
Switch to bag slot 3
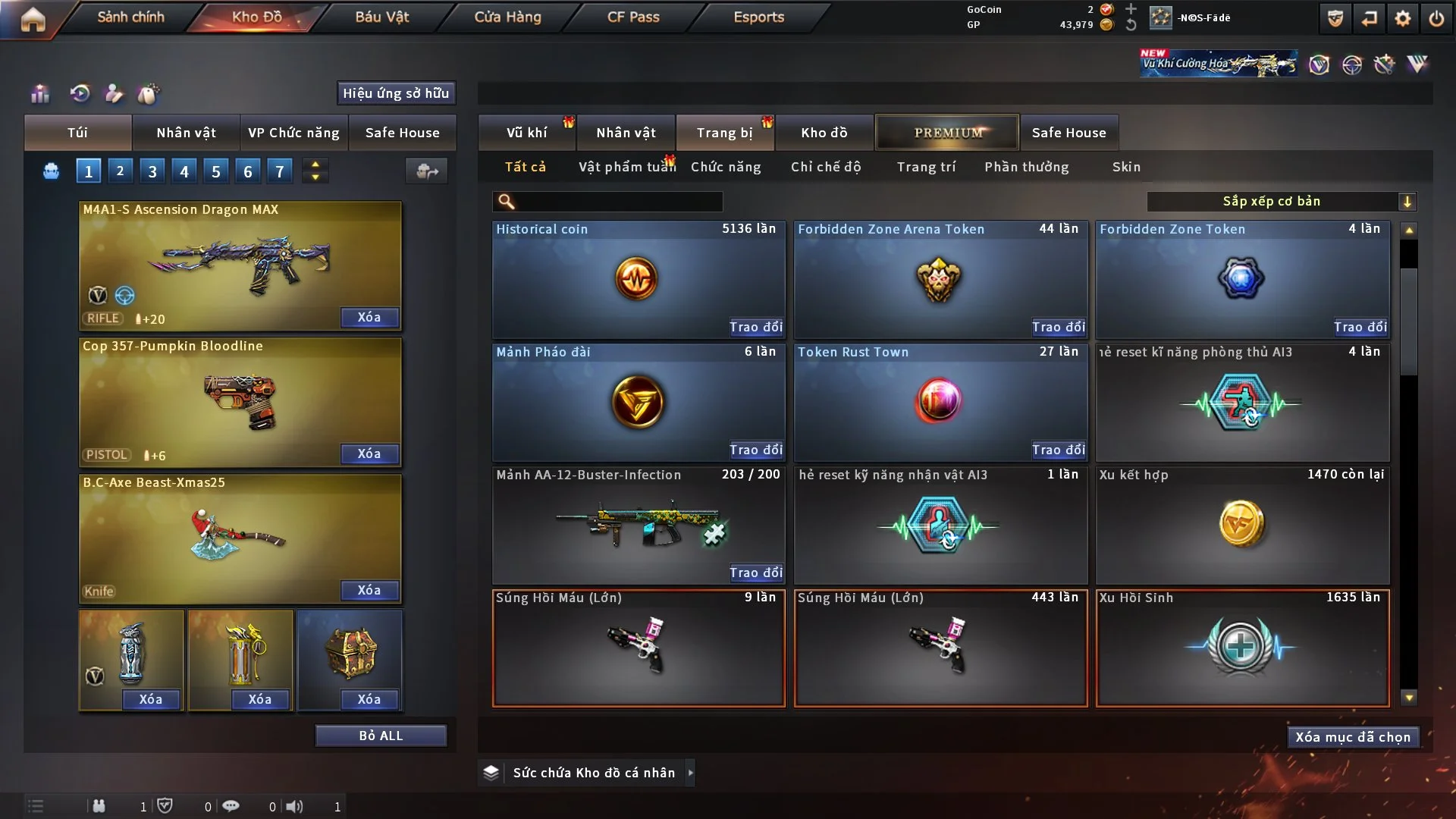tap(152, 171)
